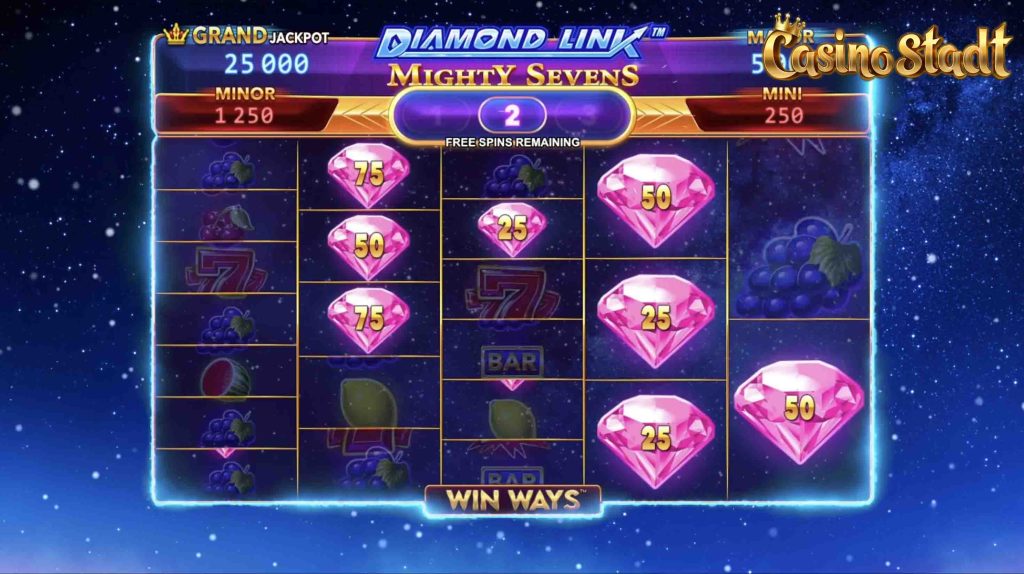Click the WIN WAYS label below the reels
Viewport: 1024px width, 574px height.
[x=512, y=499]
